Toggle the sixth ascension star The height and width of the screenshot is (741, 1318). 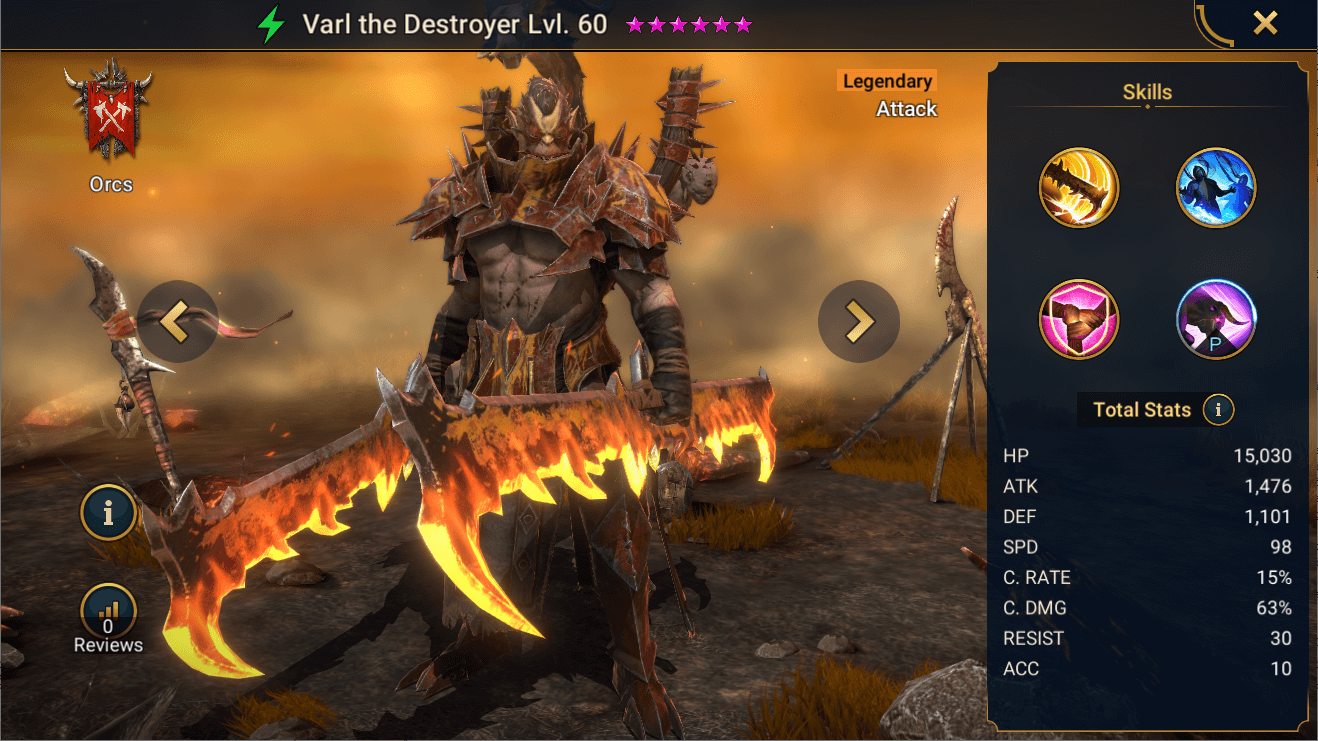pos(743,23)
